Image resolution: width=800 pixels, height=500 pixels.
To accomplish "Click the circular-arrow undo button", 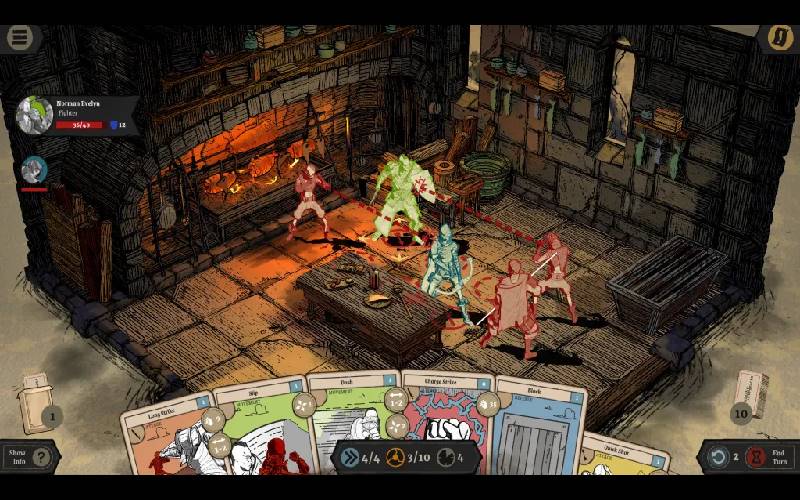I will (x=716, y=457).
